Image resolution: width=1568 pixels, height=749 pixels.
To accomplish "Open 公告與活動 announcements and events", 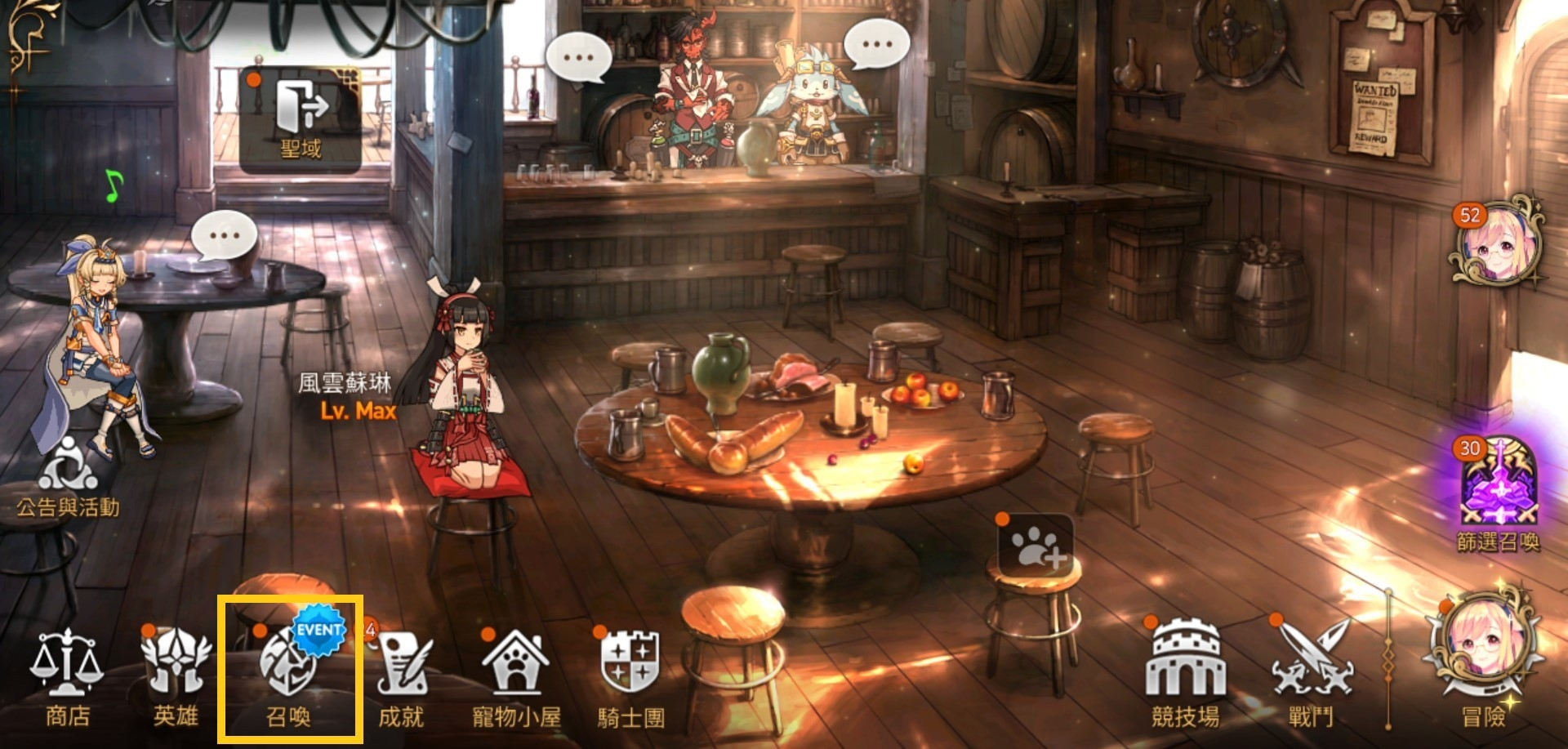I will coord(69,478).
